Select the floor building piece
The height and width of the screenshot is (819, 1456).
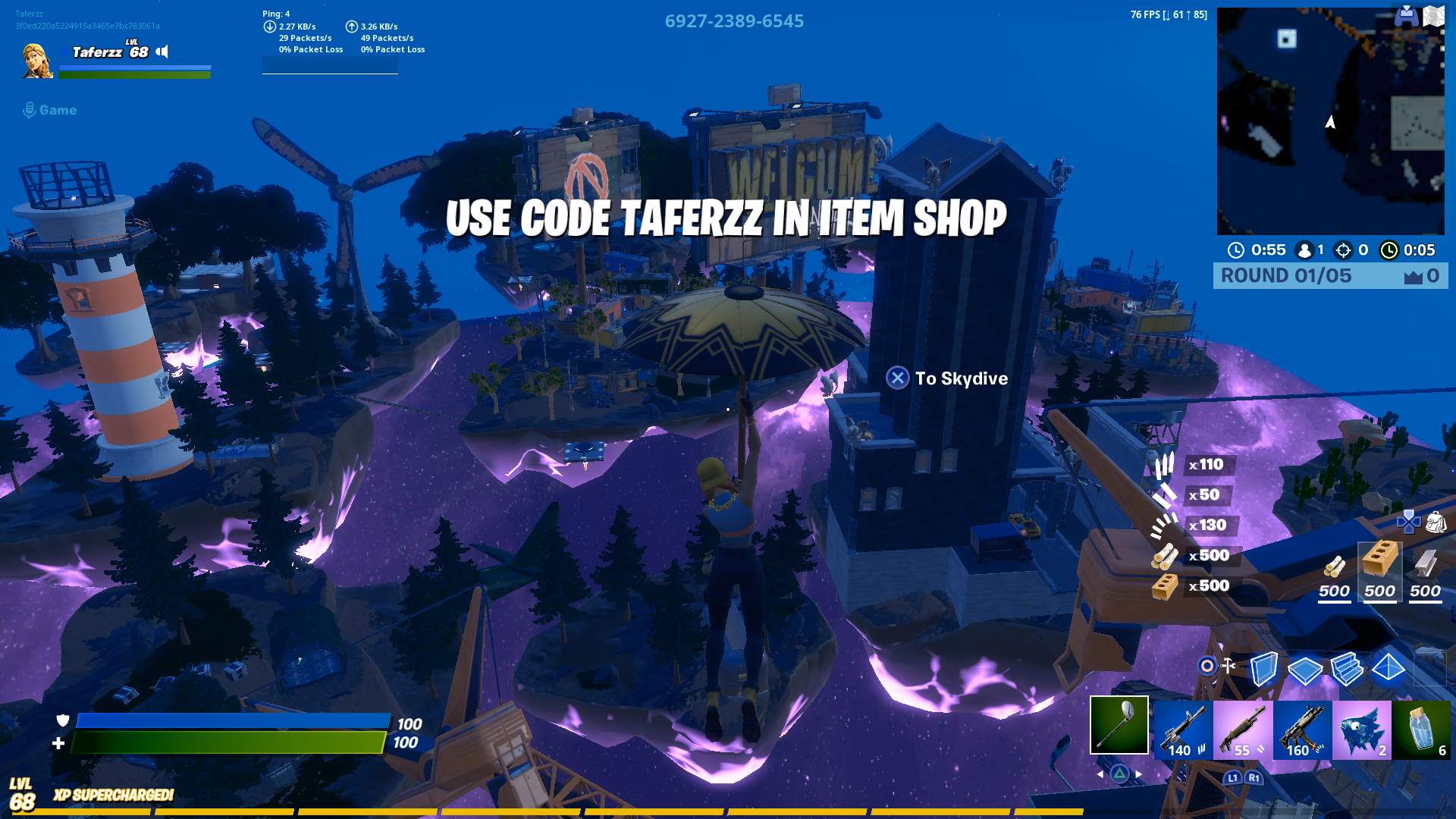pyautogui.click(x=1305, y=670)
